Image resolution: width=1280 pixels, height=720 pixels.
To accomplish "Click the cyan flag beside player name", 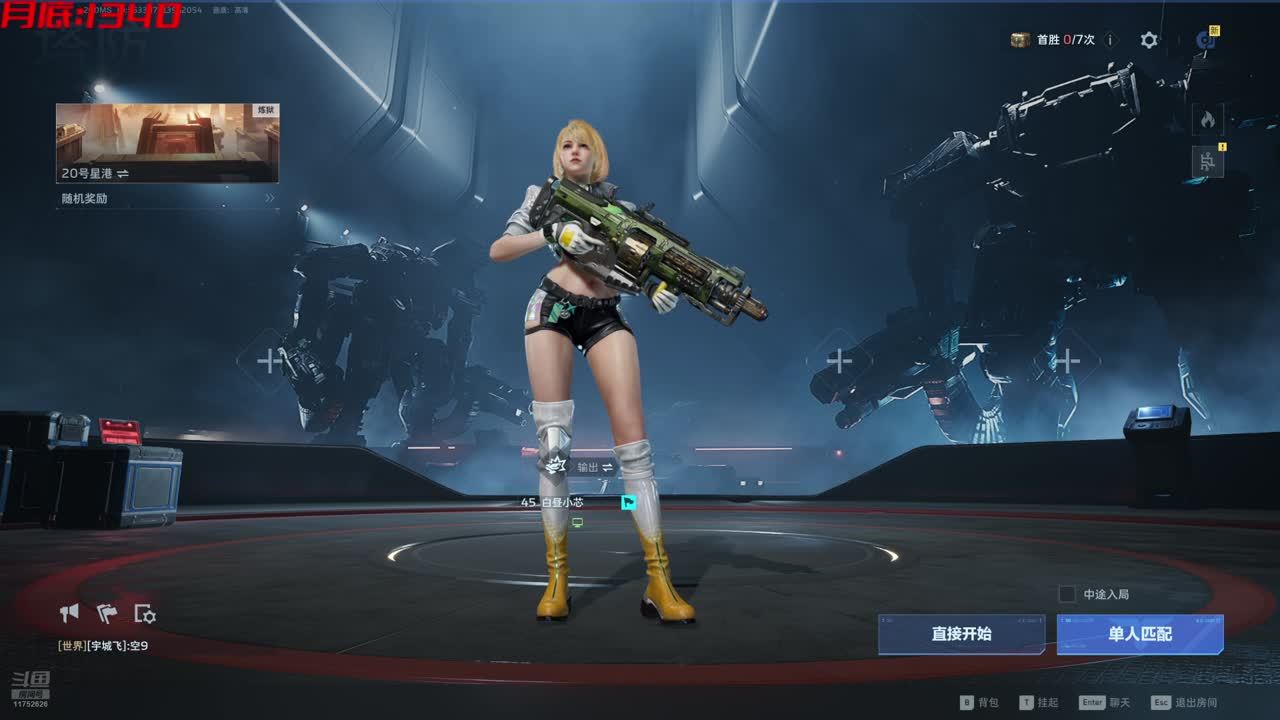I will [628, 502].
